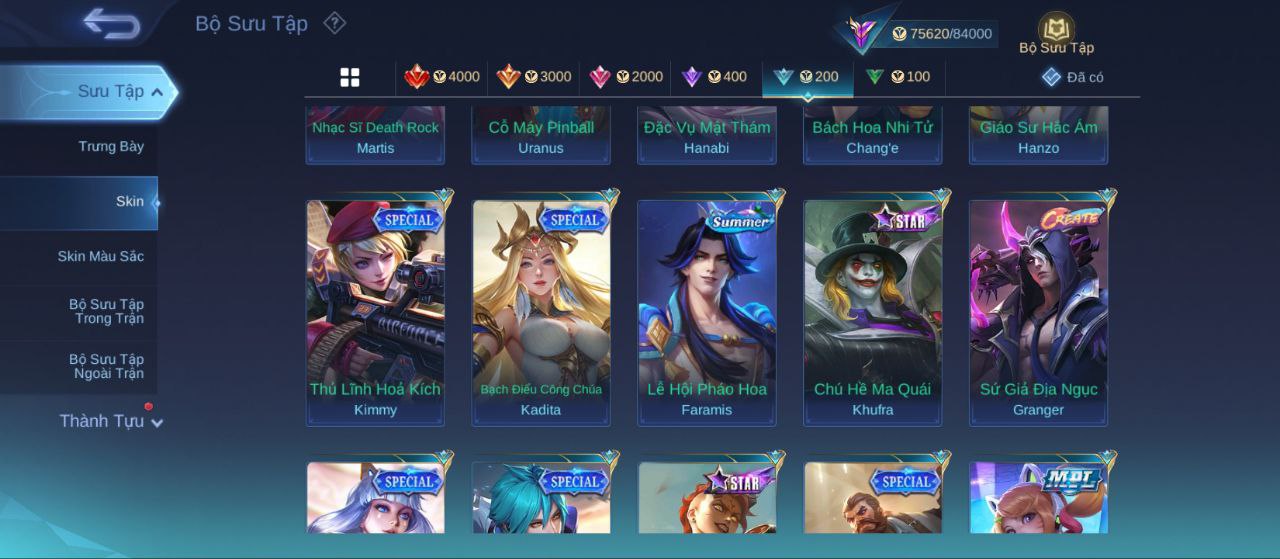Go back using the return arrow
This screenshot has height=559, width=1280.
[x=111, y=23]
